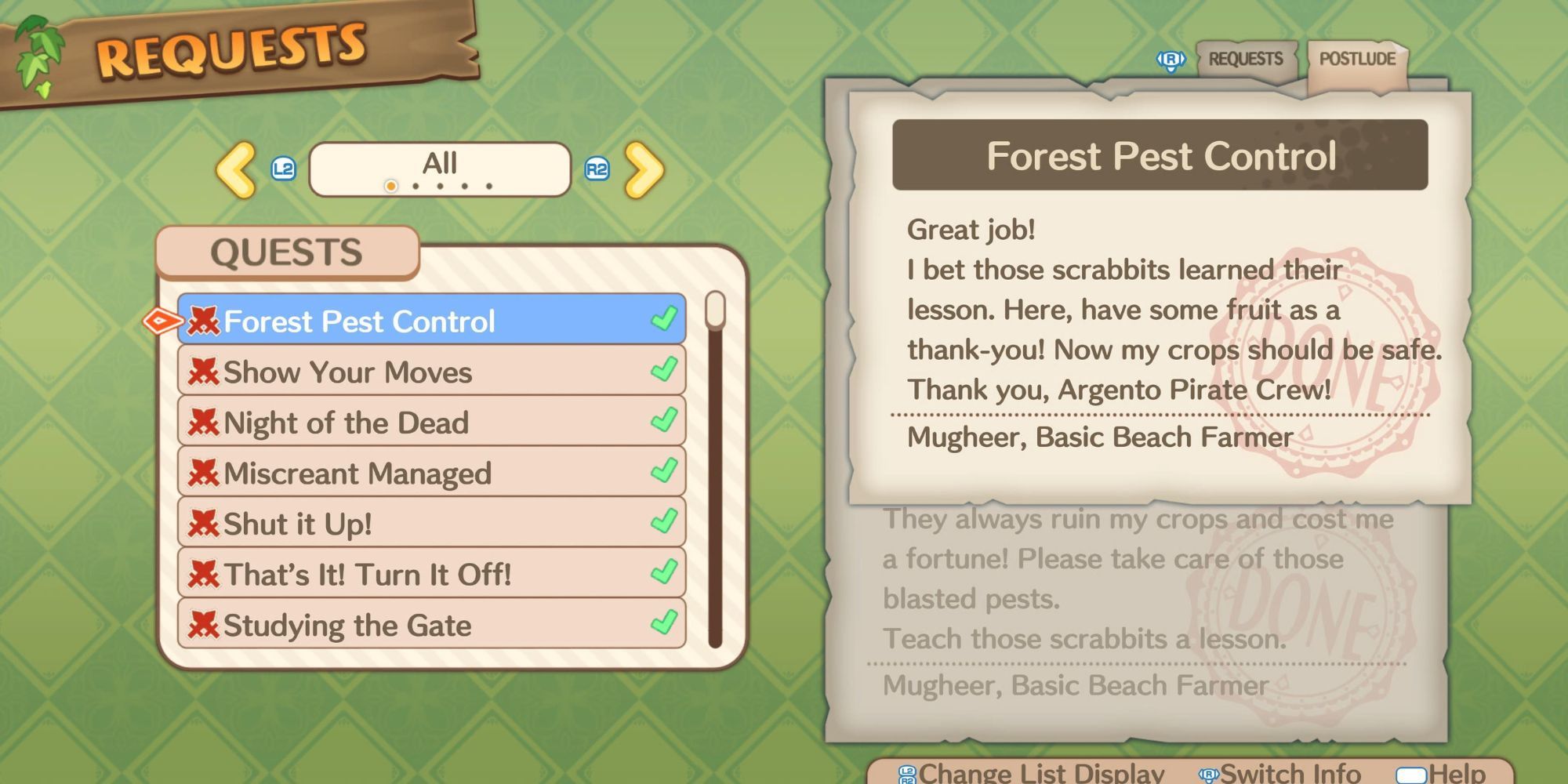1568x784 pixels.
Task: Click the yellow left arrow category switcher
Action: 235,169
